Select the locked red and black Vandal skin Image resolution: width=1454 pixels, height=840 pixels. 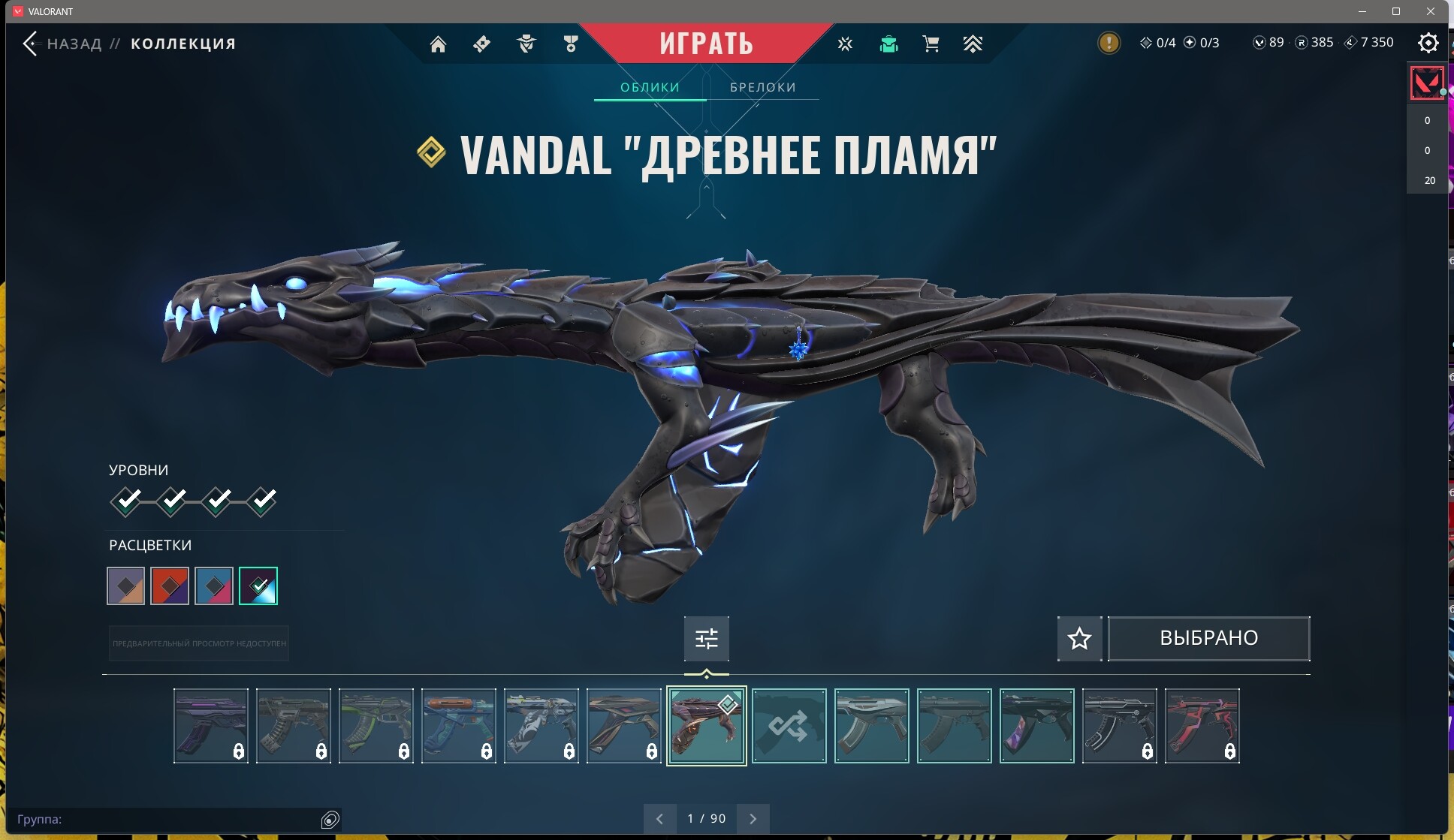(1202, 726)
